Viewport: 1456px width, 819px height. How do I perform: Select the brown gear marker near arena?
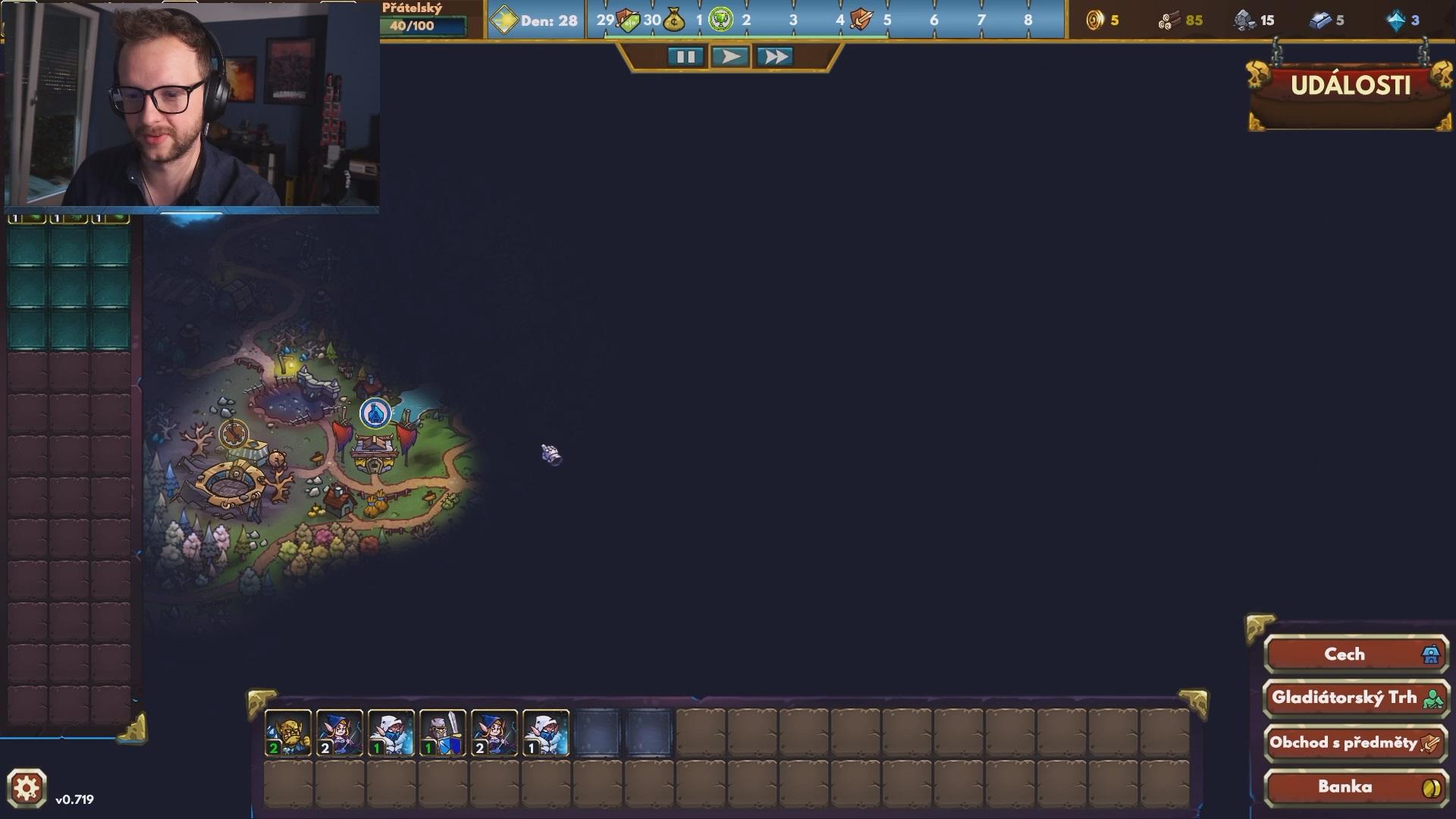pyautogui.click(x=234, y=435)
